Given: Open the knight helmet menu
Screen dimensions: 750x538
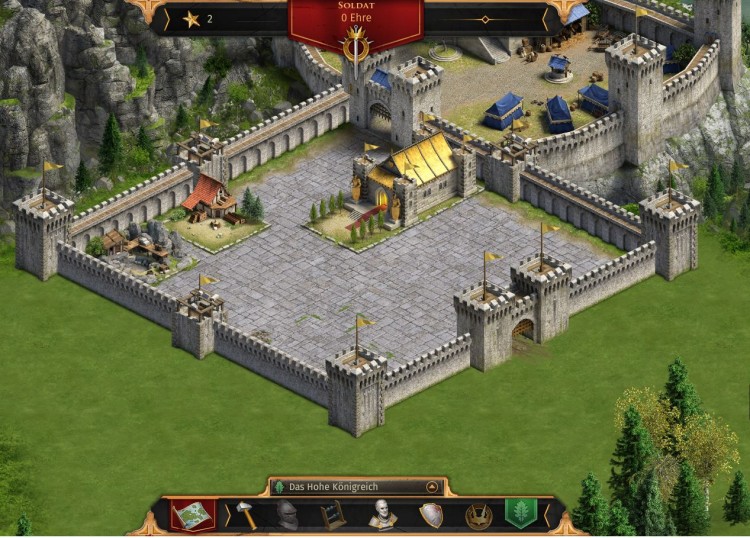Looking at the screenshot, I should pyautogui.click(x=288, y=515).
